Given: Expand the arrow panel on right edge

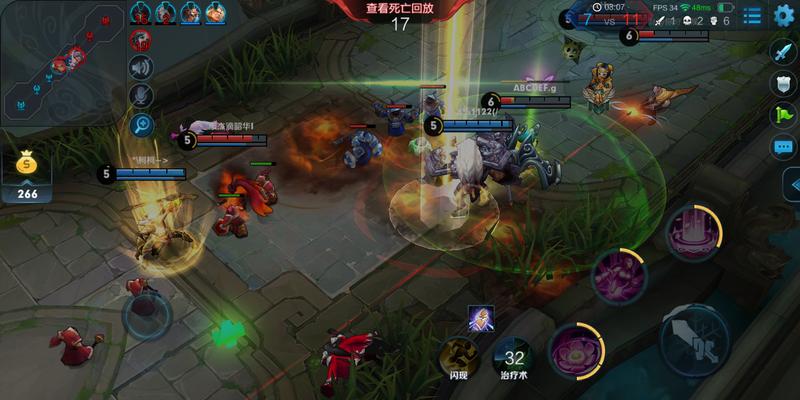Looking at the screenshot, I should [792, 185].
